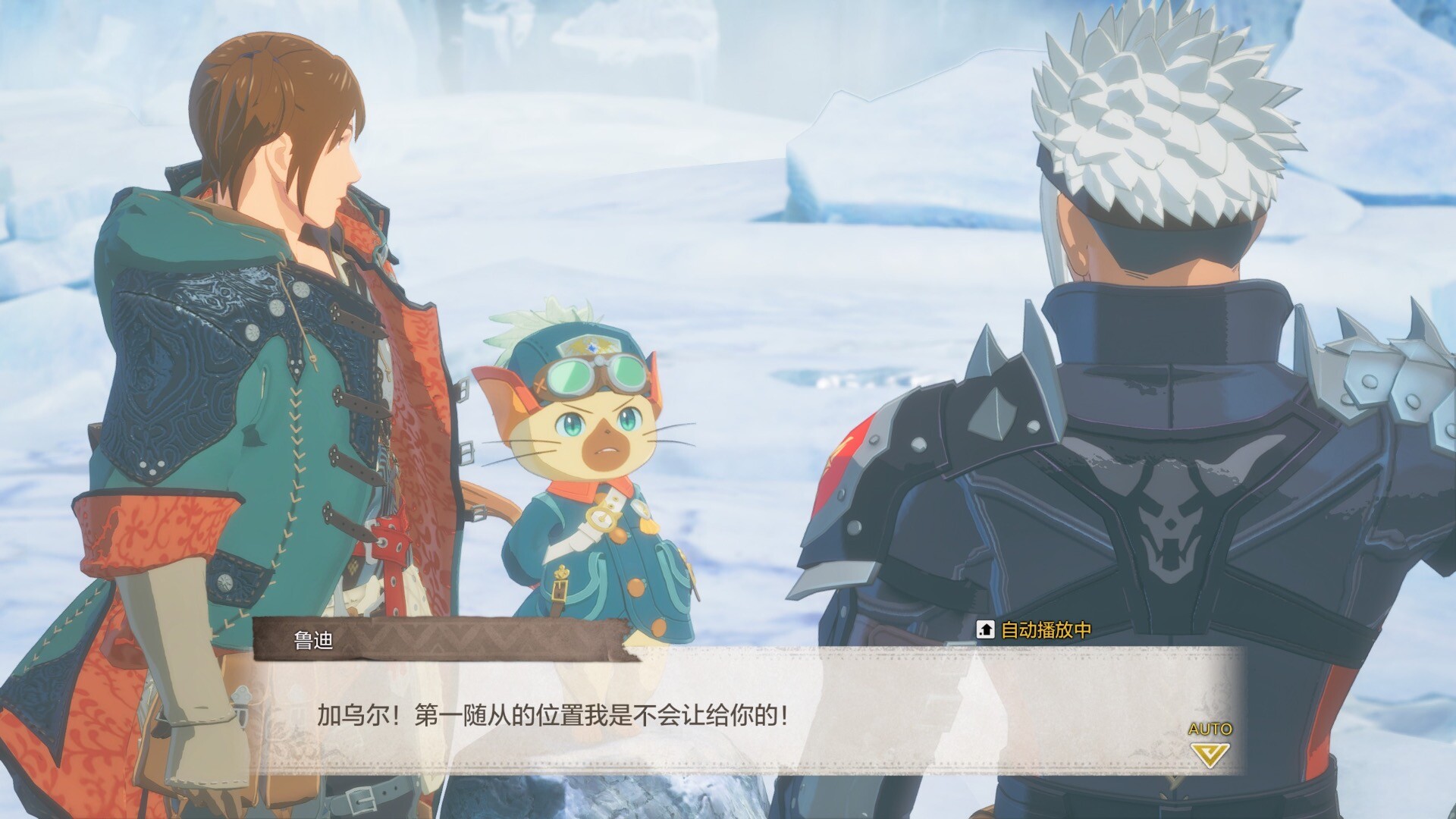Toggle the 自动播放中 auto-play indicator
The image size is (1456, 819).
pos(1035,629)
